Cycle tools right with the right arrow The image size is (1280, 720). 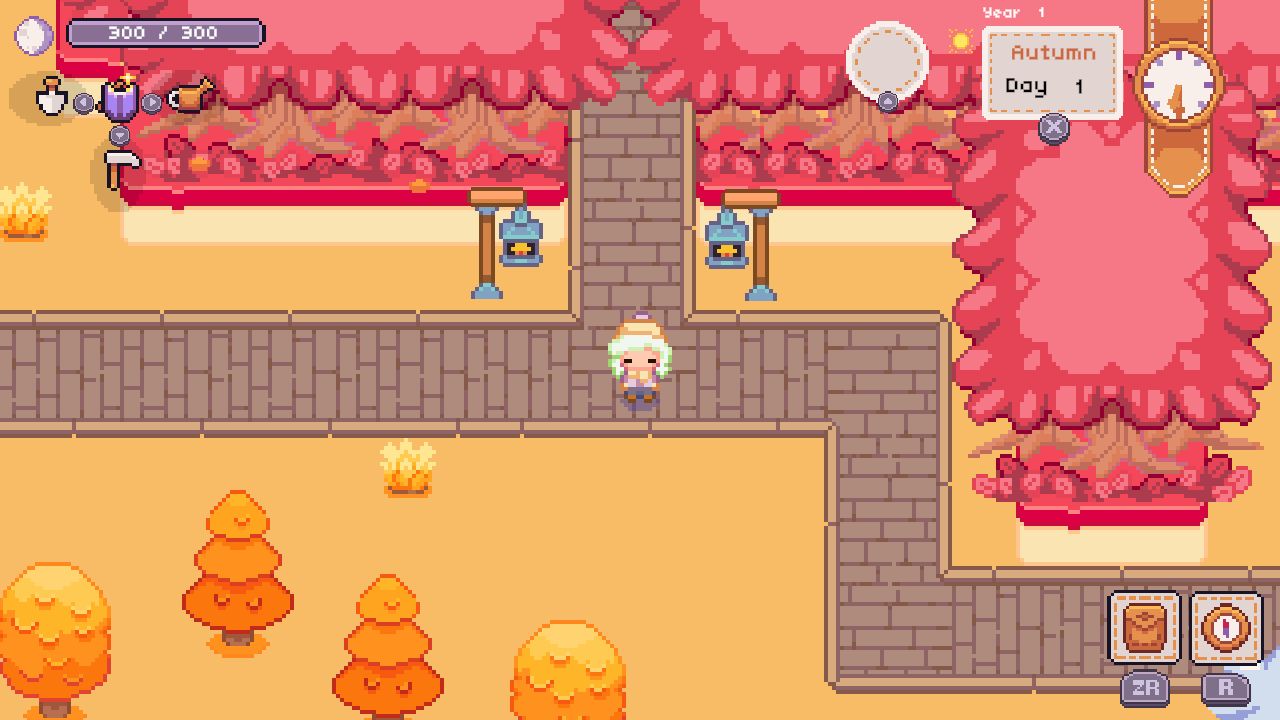coord(151,102)
